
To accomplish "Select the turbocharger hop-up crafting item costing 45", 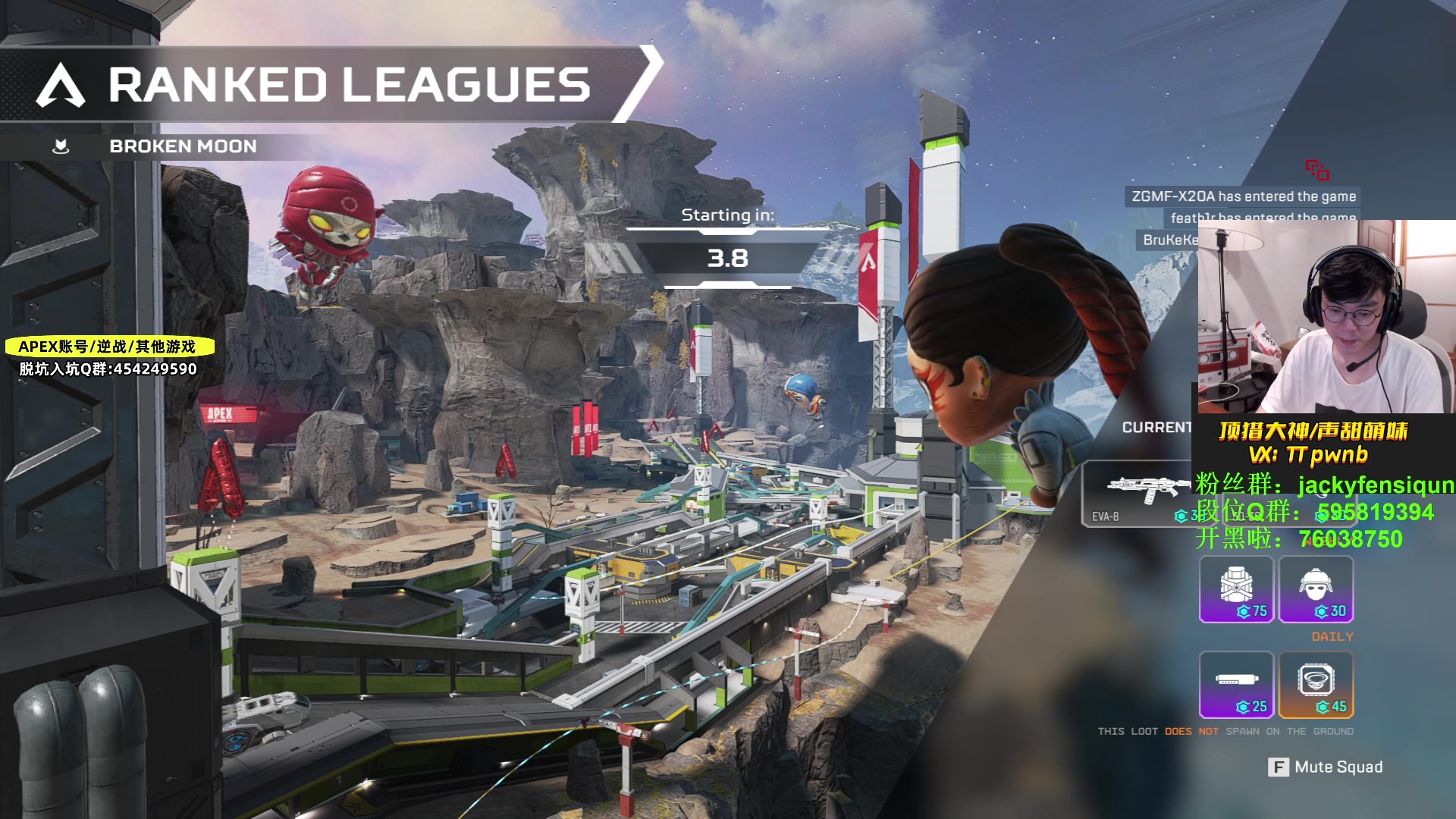I will (x=1316, y=685).
